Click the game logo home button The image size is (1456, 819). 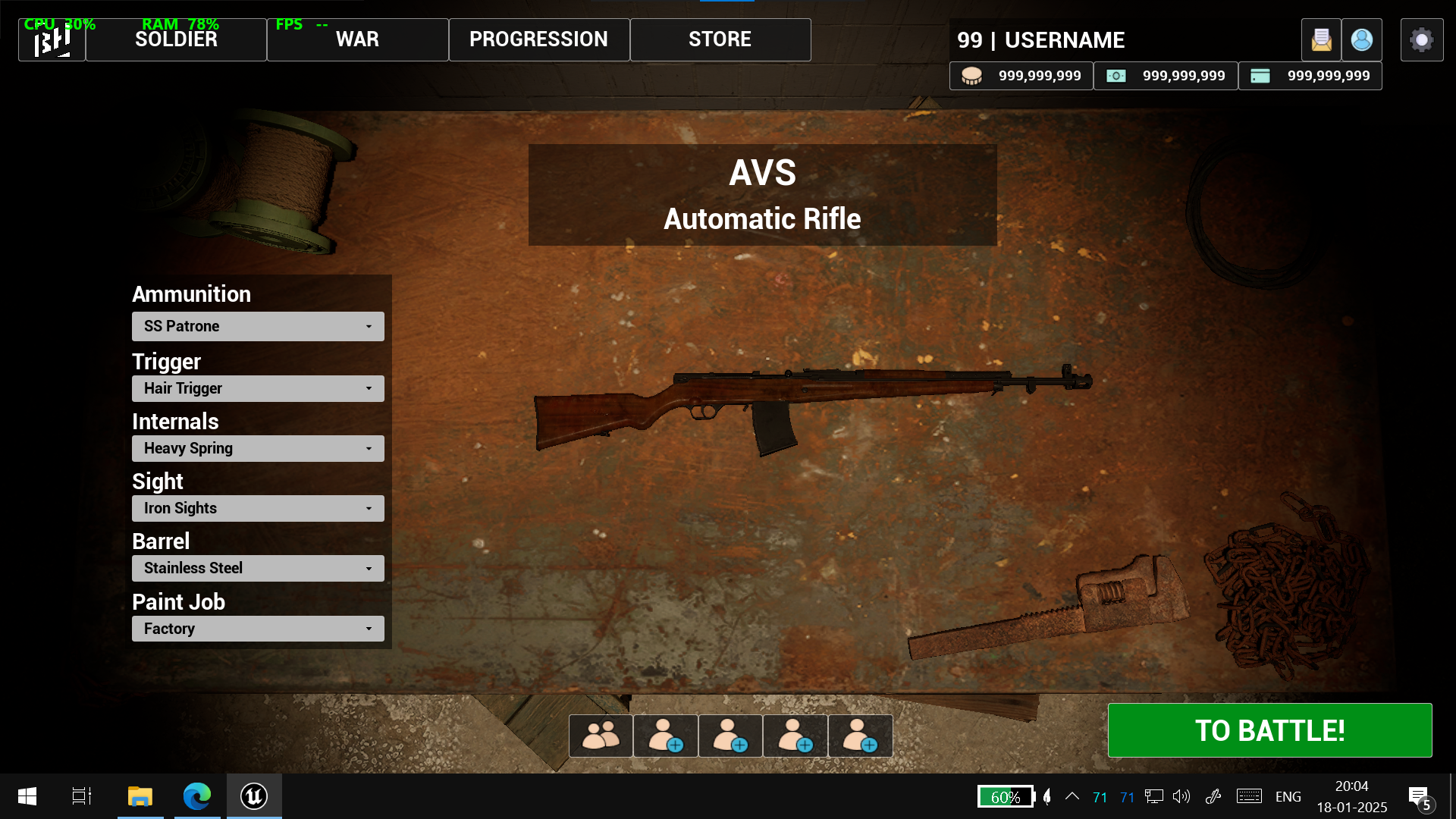pos(52,40)
